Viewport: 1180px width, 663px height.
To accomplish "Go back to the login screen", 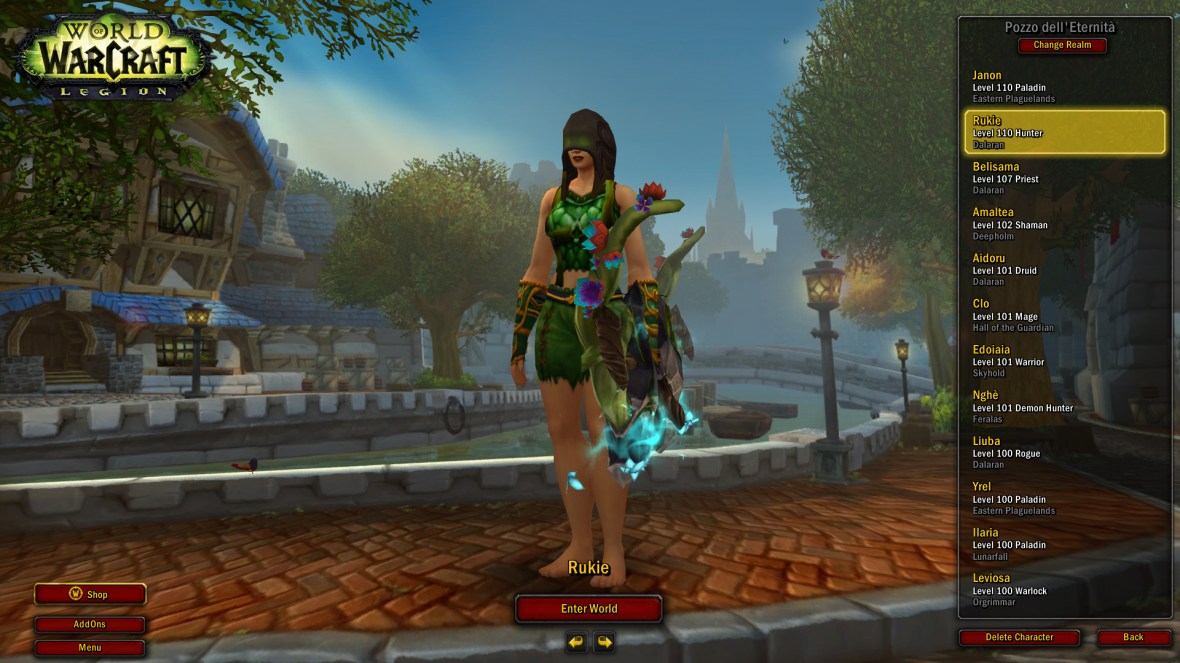I will point(1133,637).
